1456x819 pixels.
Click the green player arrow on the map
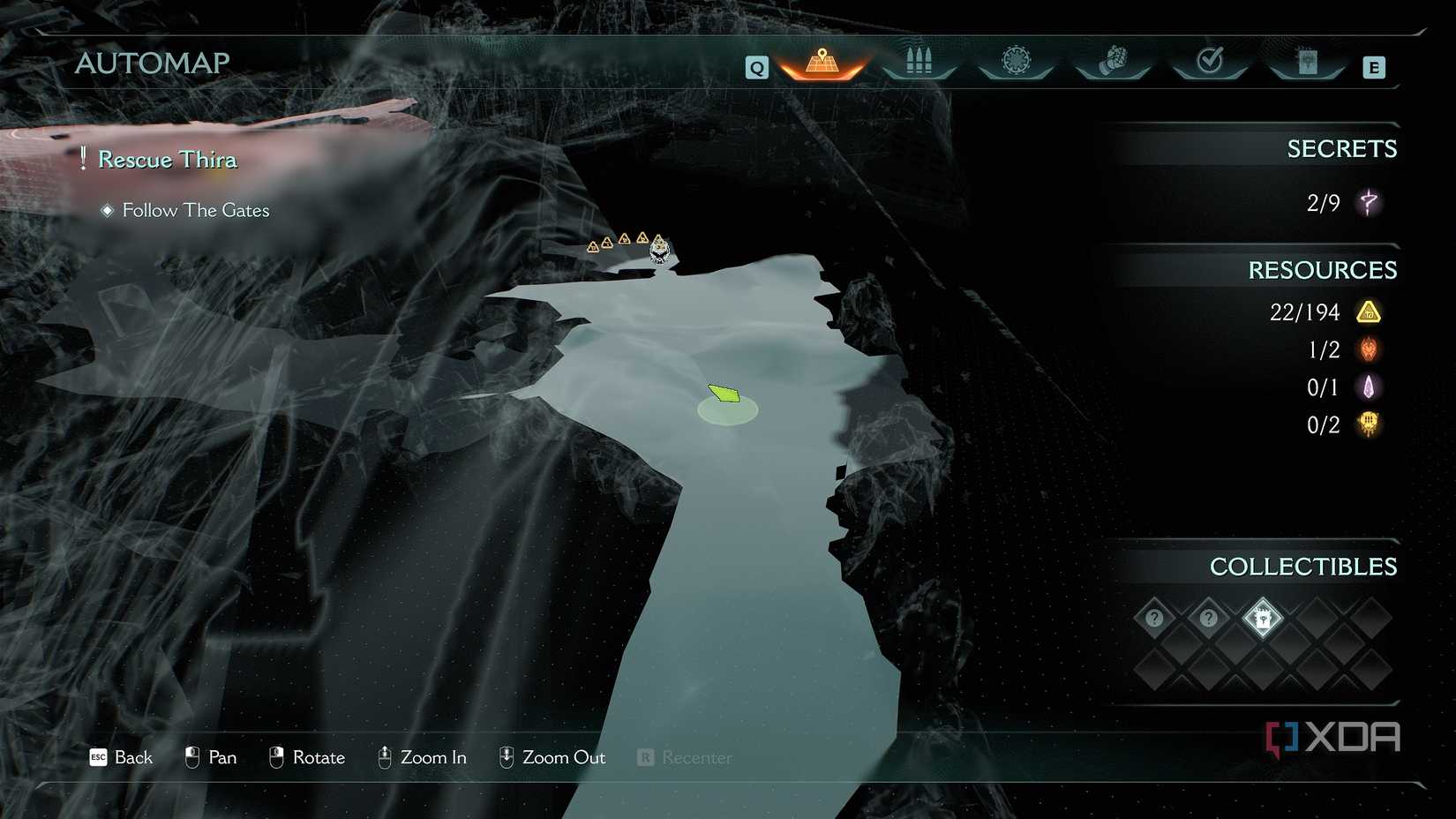[x=724, y=394]
